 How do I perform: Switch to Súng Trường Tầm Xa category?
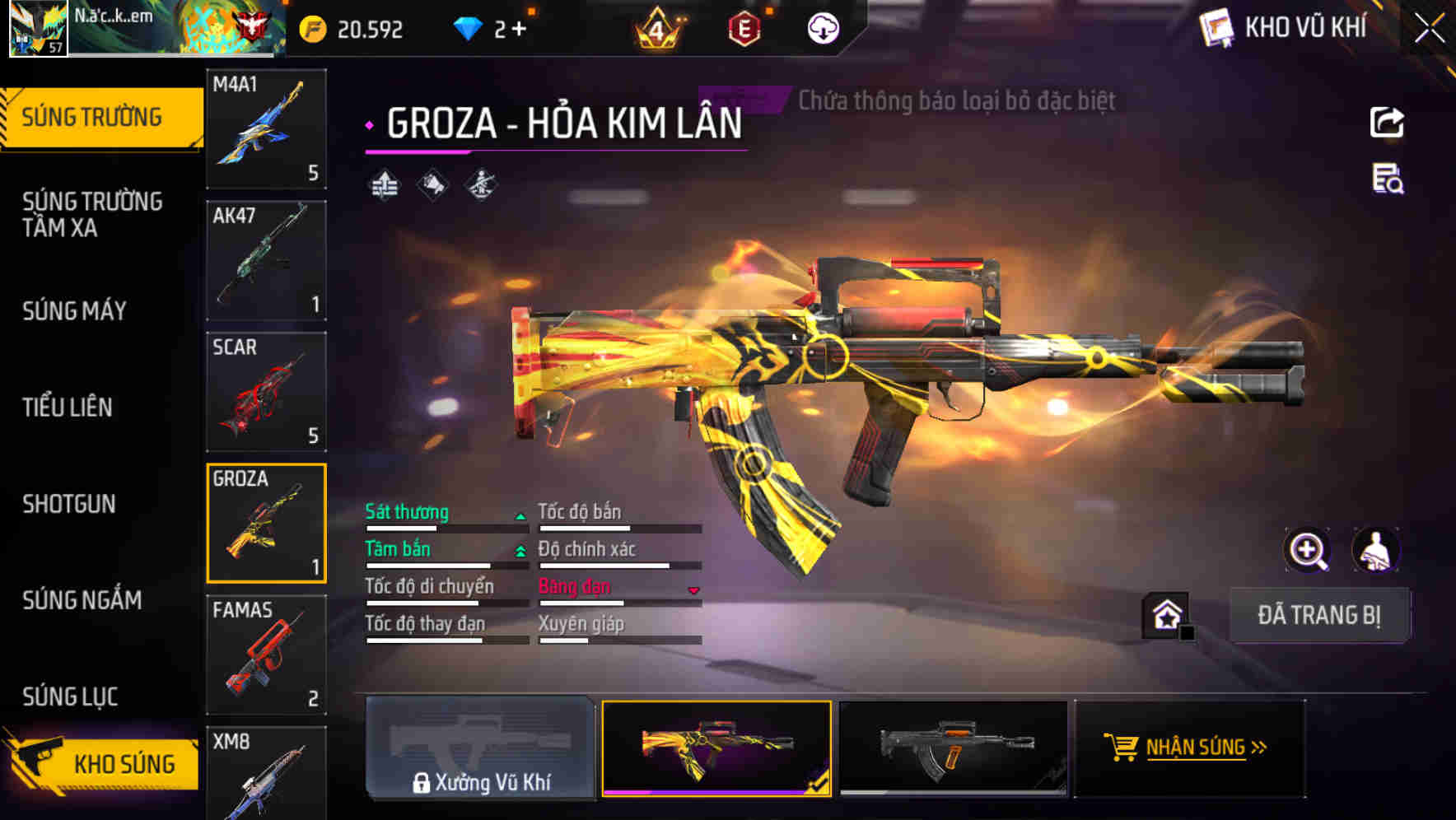(x=92, y=214)
